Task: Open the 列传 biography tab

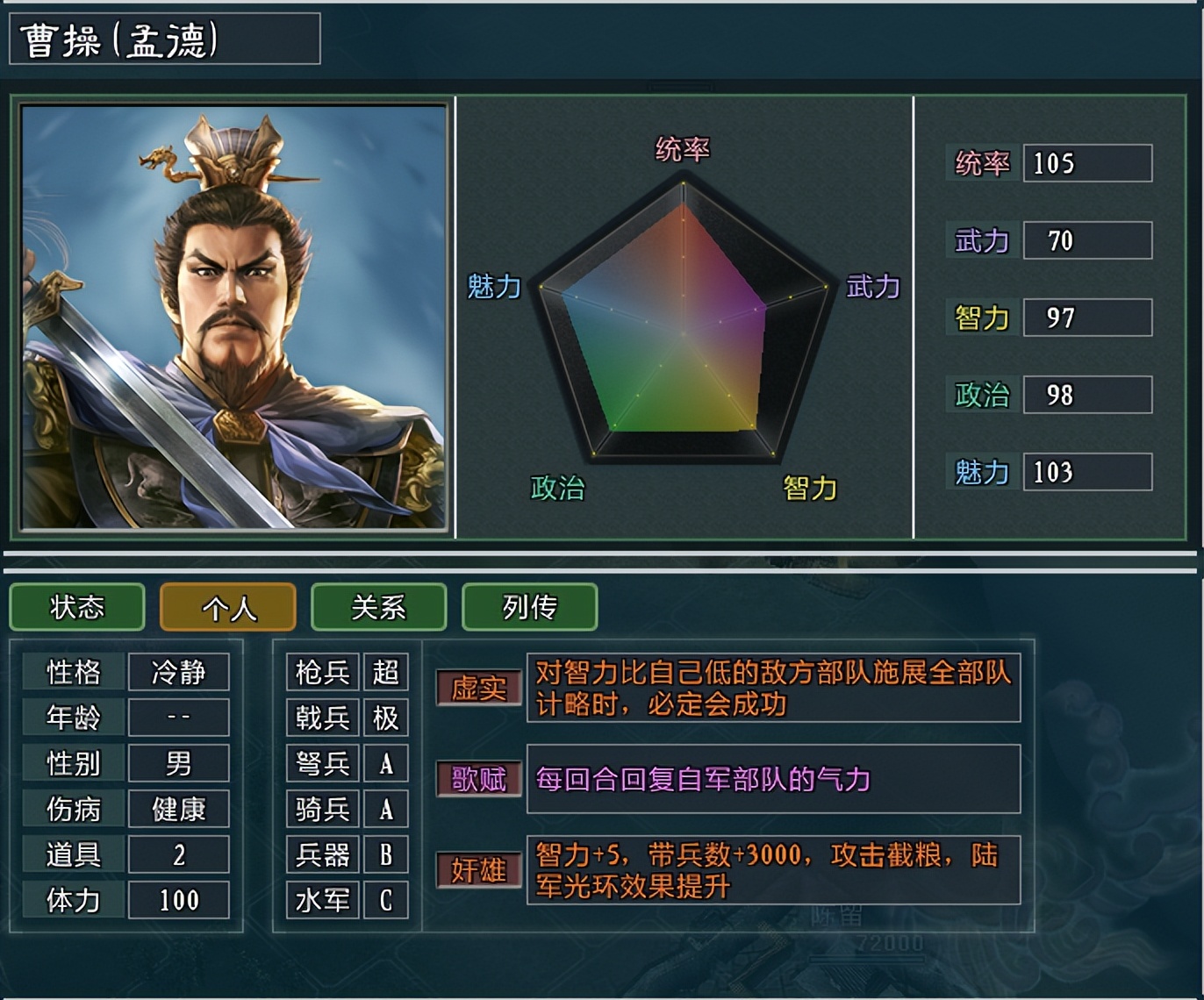Action: click(529, 607)
